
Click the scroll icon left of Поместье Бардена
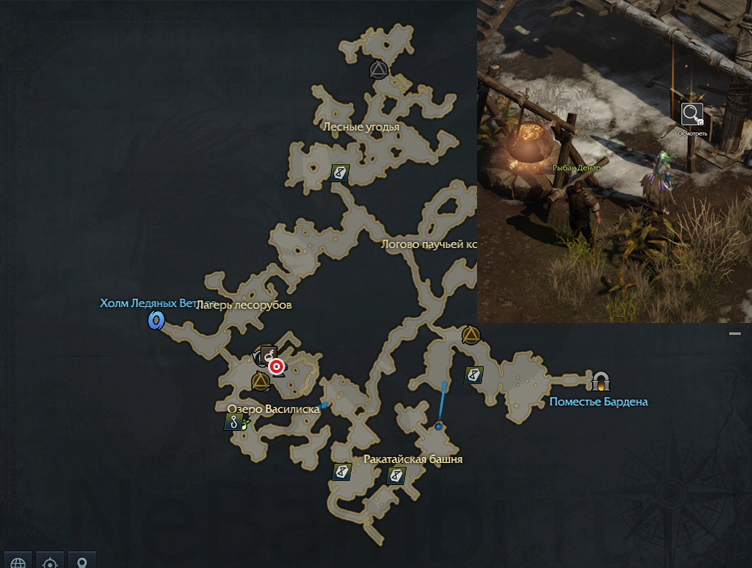click(x=475, y=375)
